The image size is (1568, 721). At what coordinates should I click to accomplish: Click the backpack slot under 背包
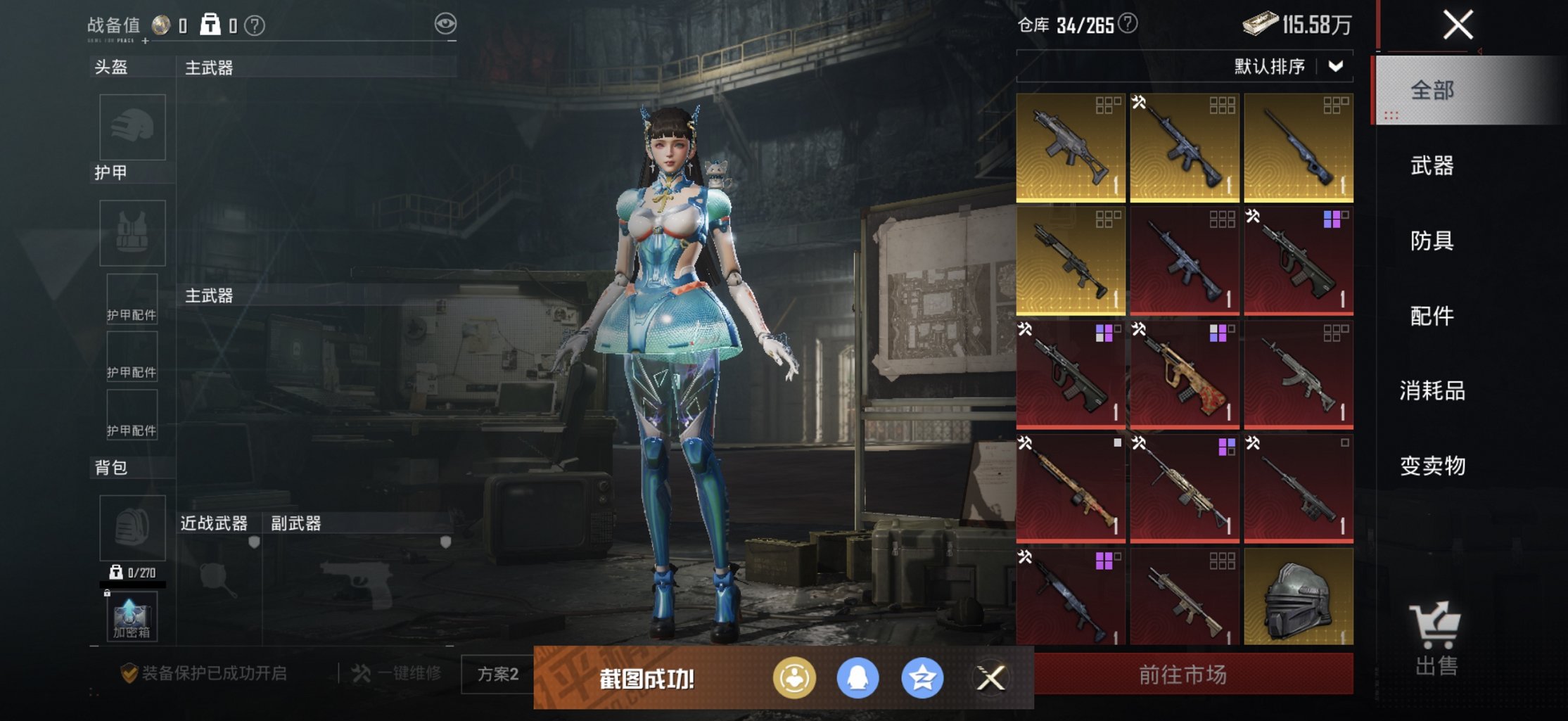click(x=132, y=528)
